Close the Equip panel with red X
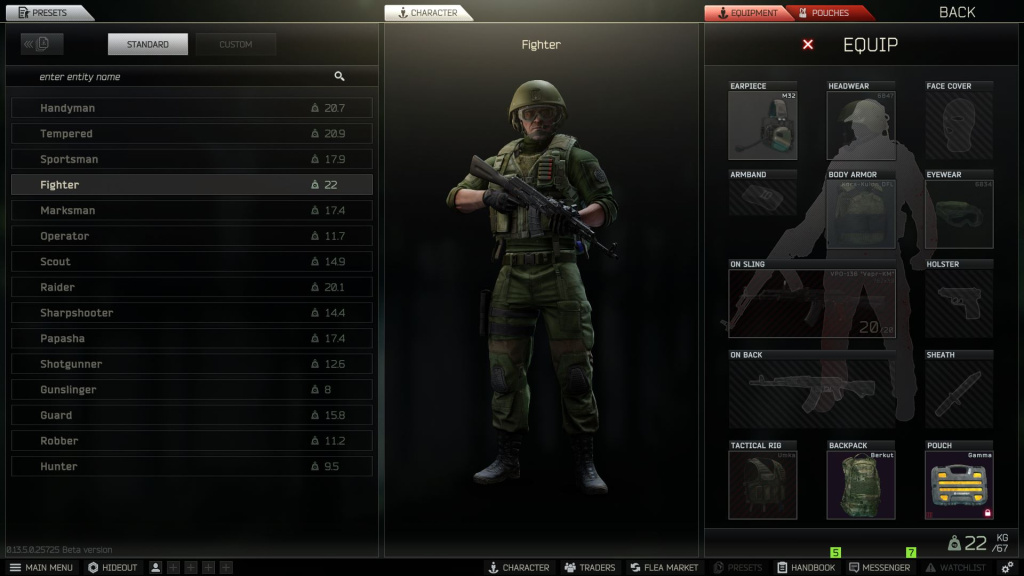Viewport: 1024px width, 576px height. click(808, 45)
